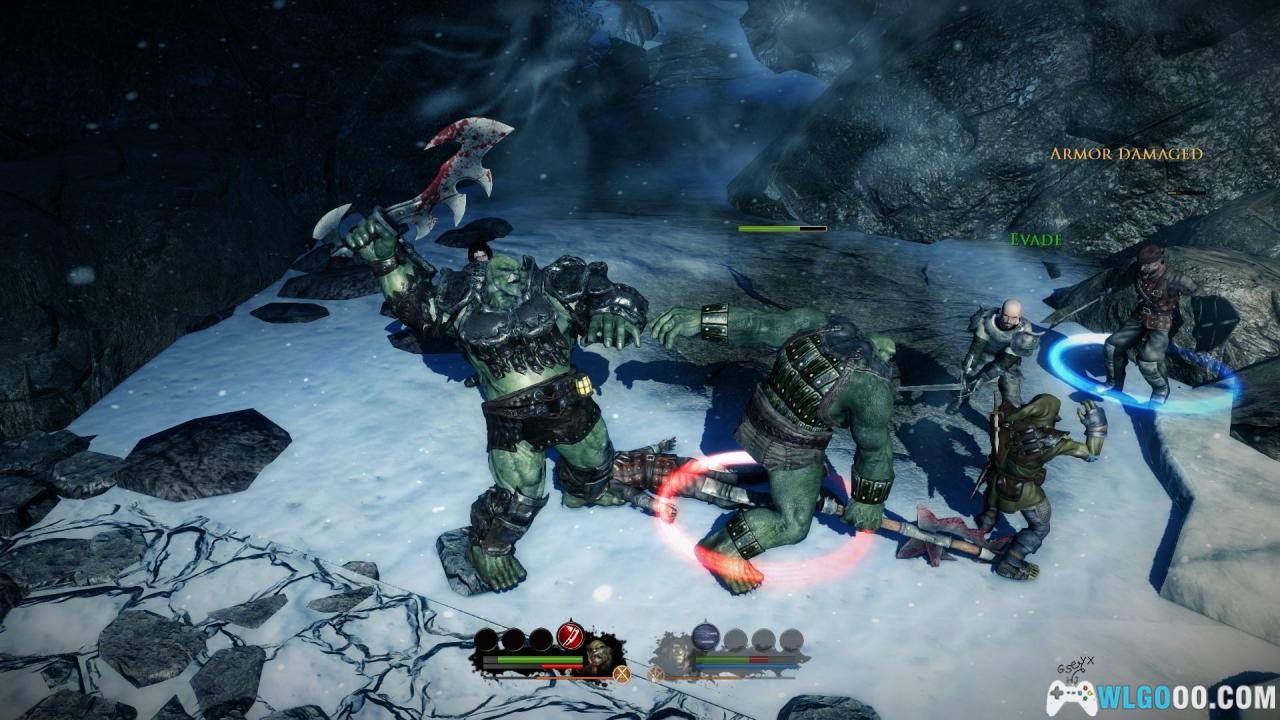
Task: Click the crossed-weapons icon beside the orc portrait
Action: [x=621, y=674]
